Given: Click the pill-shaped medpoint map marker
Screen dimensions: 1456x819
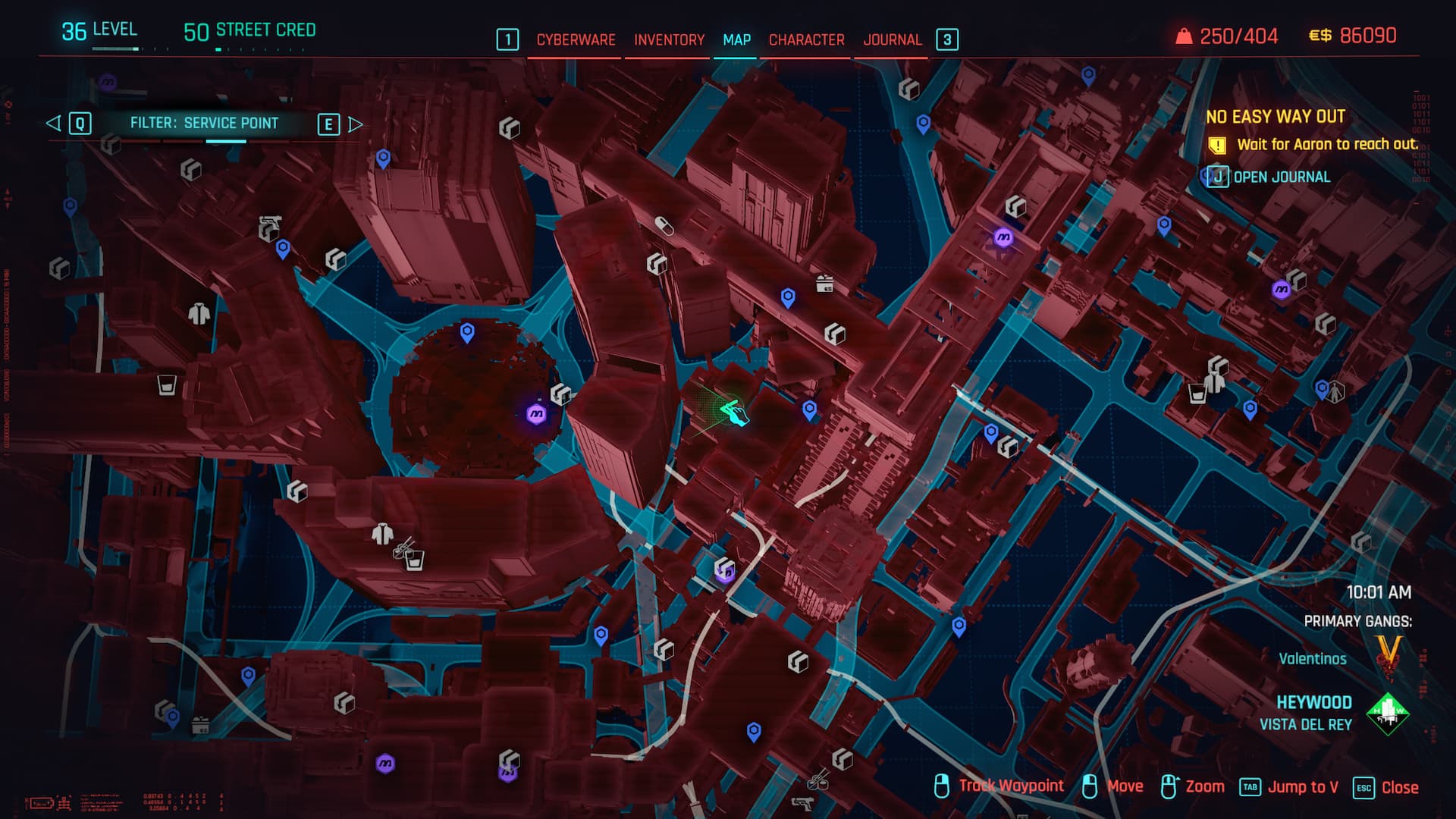Looking at the screenshot, I should pyautogui.click(x=664, y=225).
